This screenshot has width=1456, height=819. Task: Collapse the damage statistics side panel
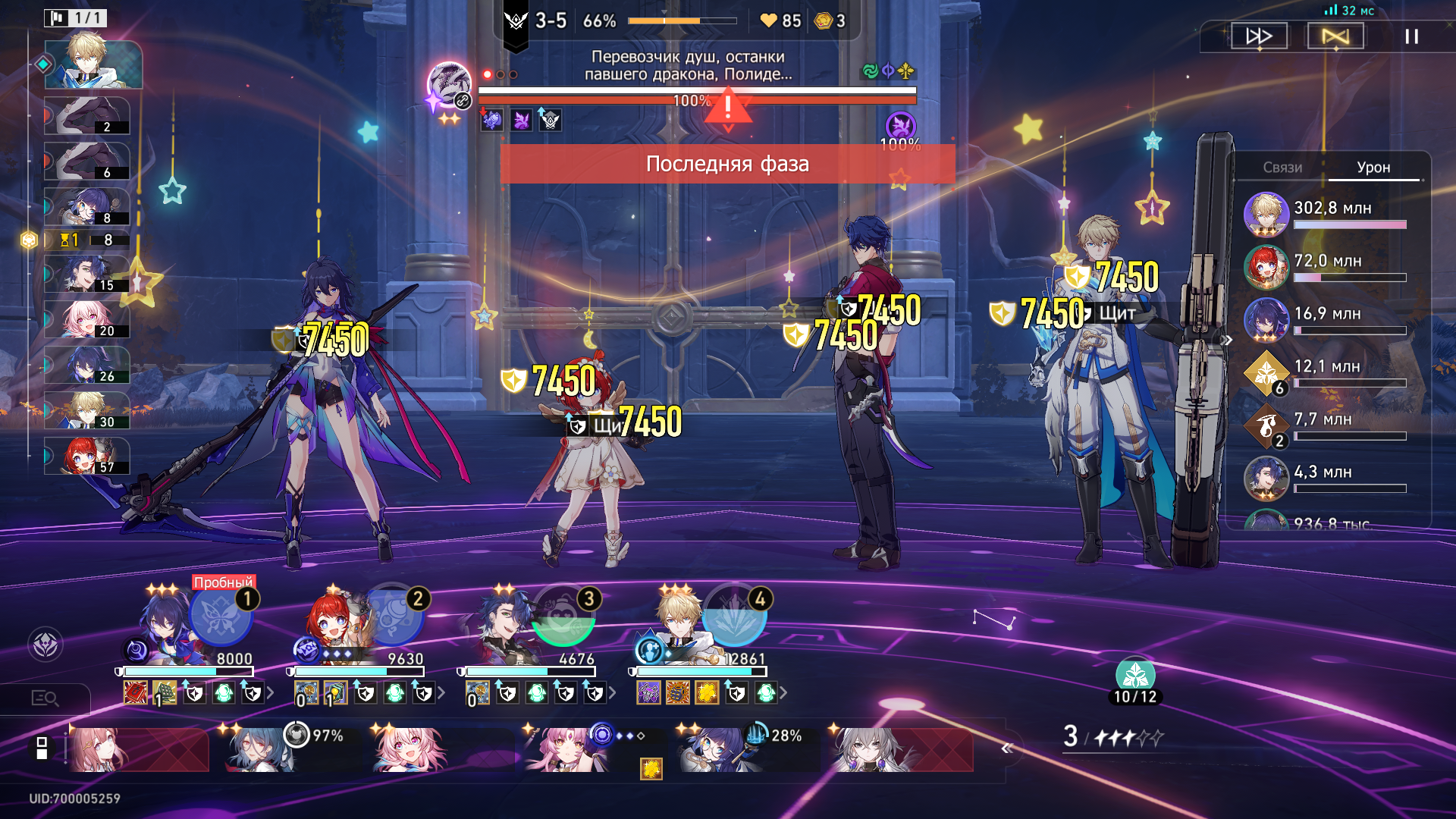pos(1228,340)
